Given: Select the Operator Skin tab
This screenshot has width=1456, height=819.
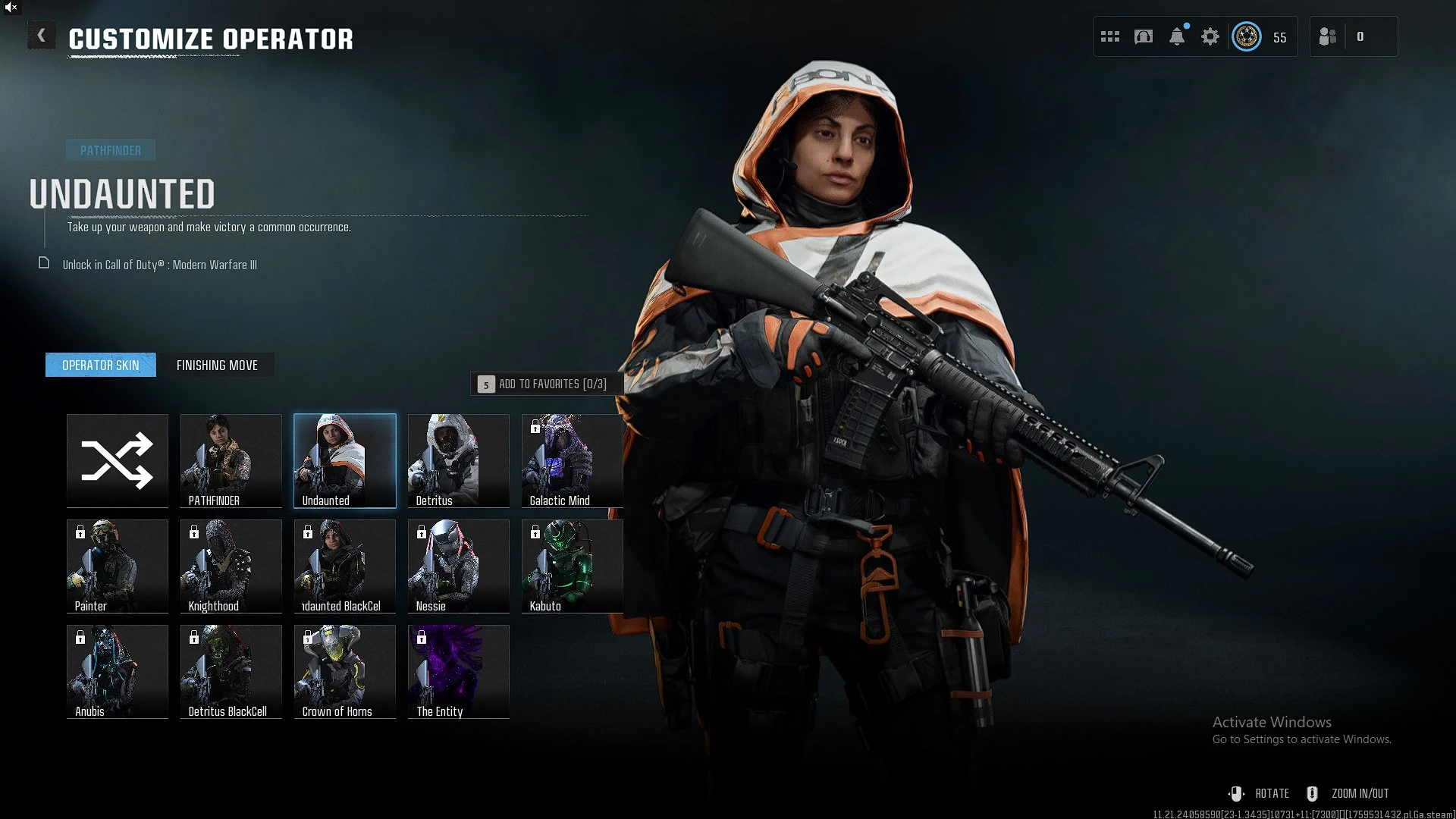Looking at the screenshot, I should coord(101,365).
